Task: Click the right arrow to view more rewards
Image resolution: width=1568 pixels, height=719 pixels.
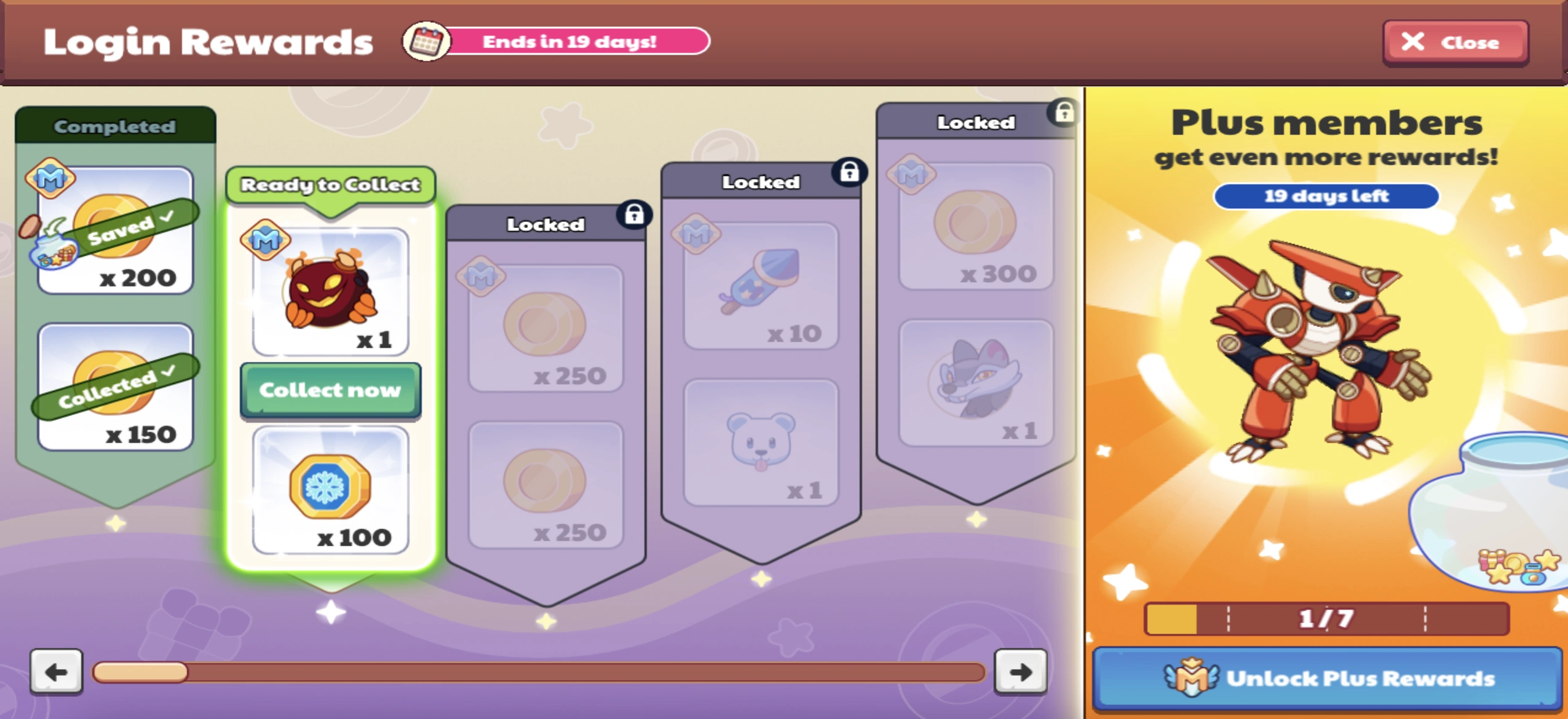Action: pyautogui.click(x=1020, y=673)
